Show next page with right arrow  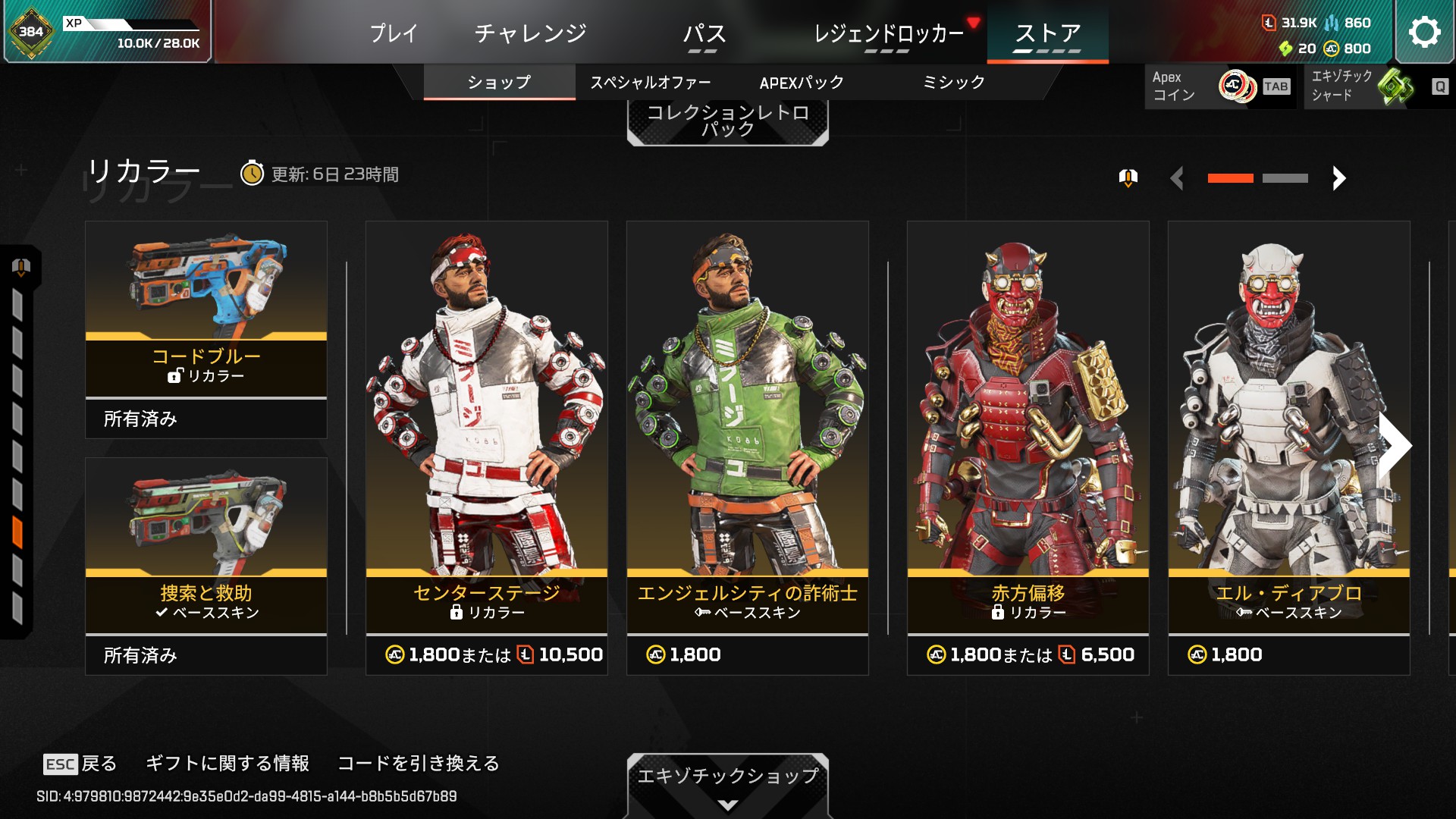1339,178
